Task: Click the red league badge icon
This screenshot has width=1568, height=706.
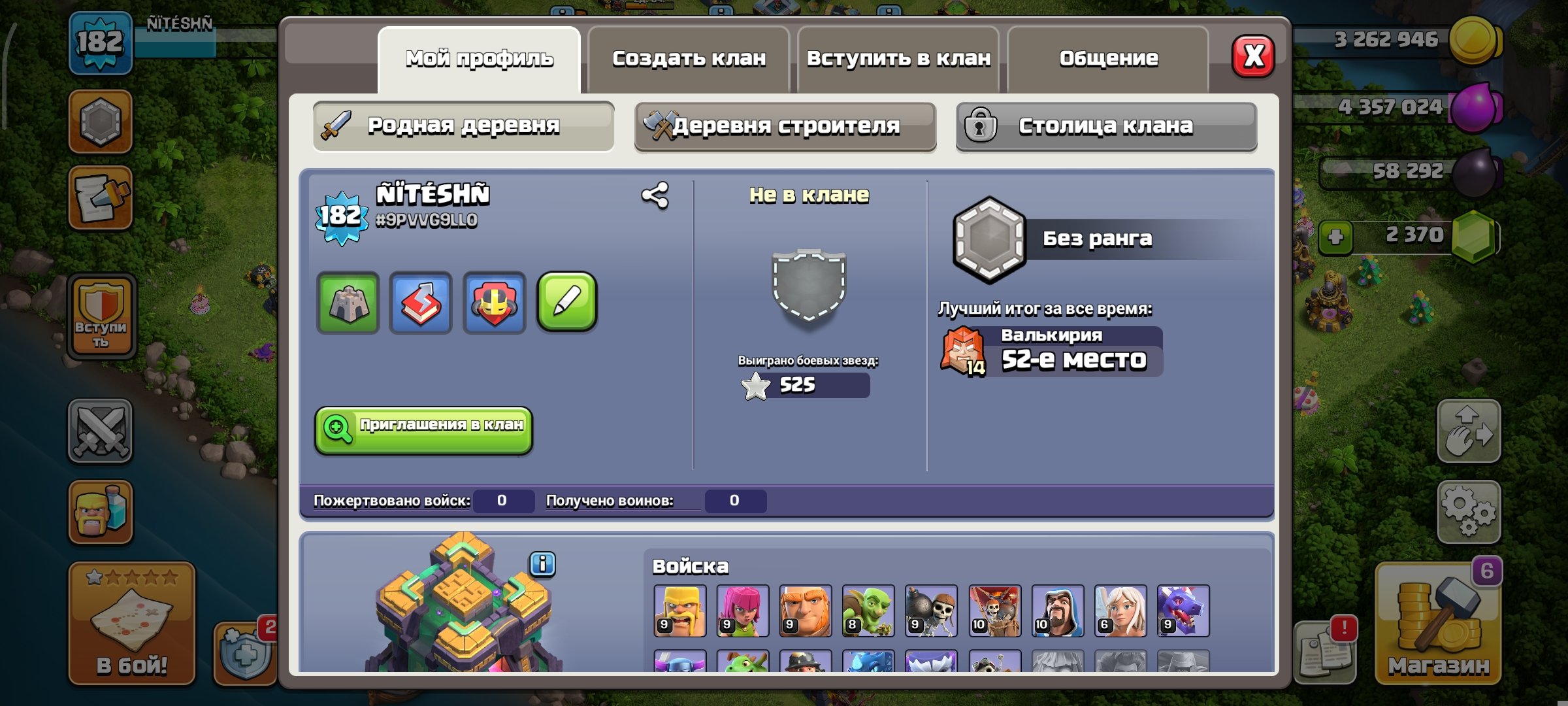Action: tap(493, 303)
